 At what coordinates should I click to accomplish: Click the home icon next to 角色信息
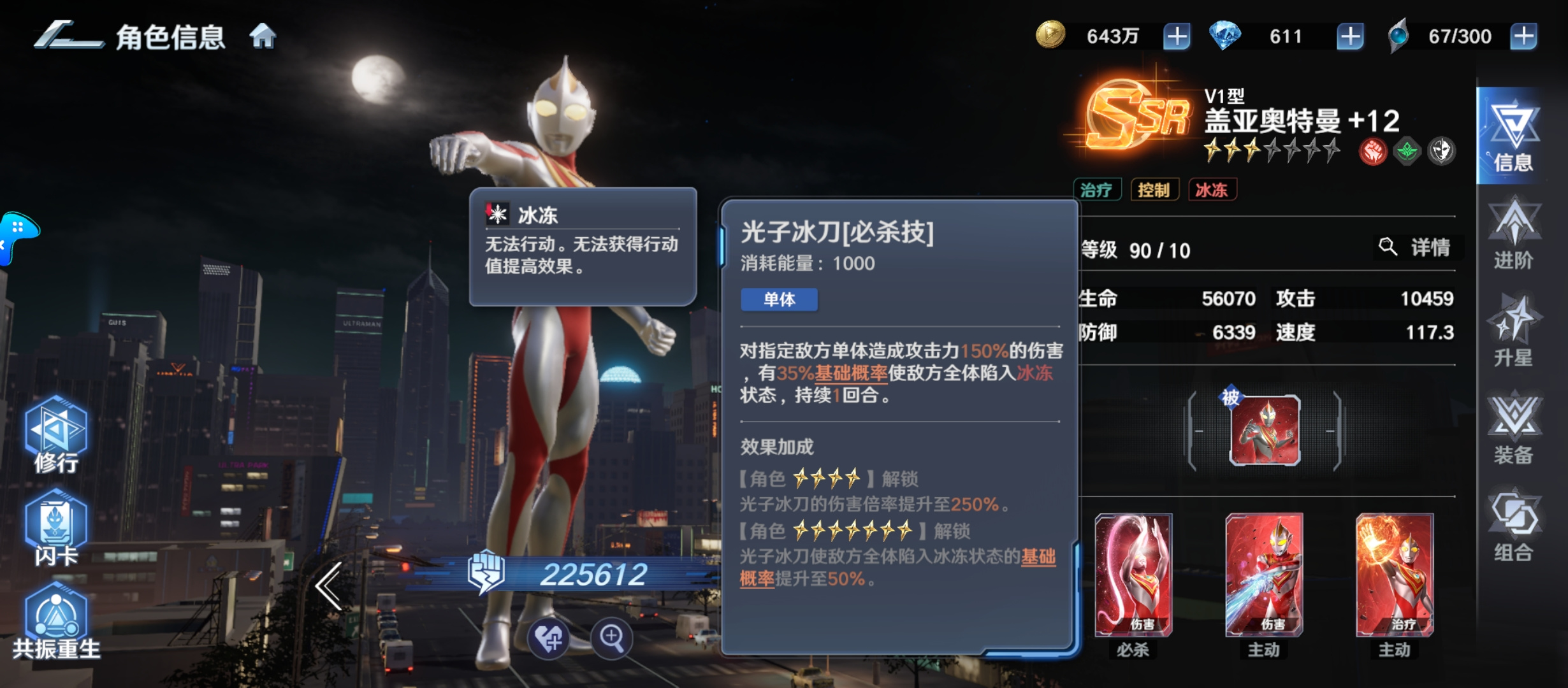click(x=264, y=36)
